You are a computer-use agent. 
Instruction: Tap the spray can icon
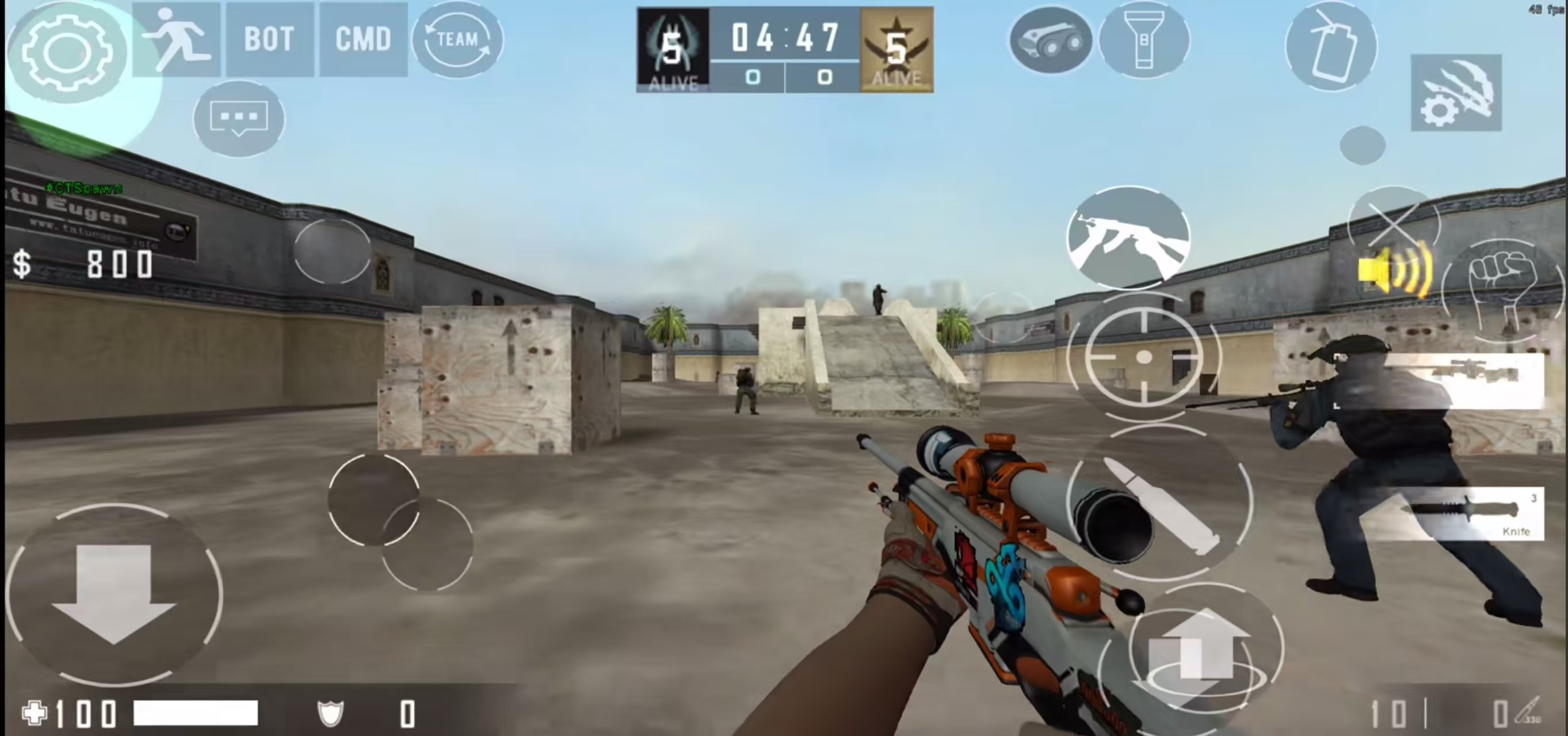(x=1331, y=45)
